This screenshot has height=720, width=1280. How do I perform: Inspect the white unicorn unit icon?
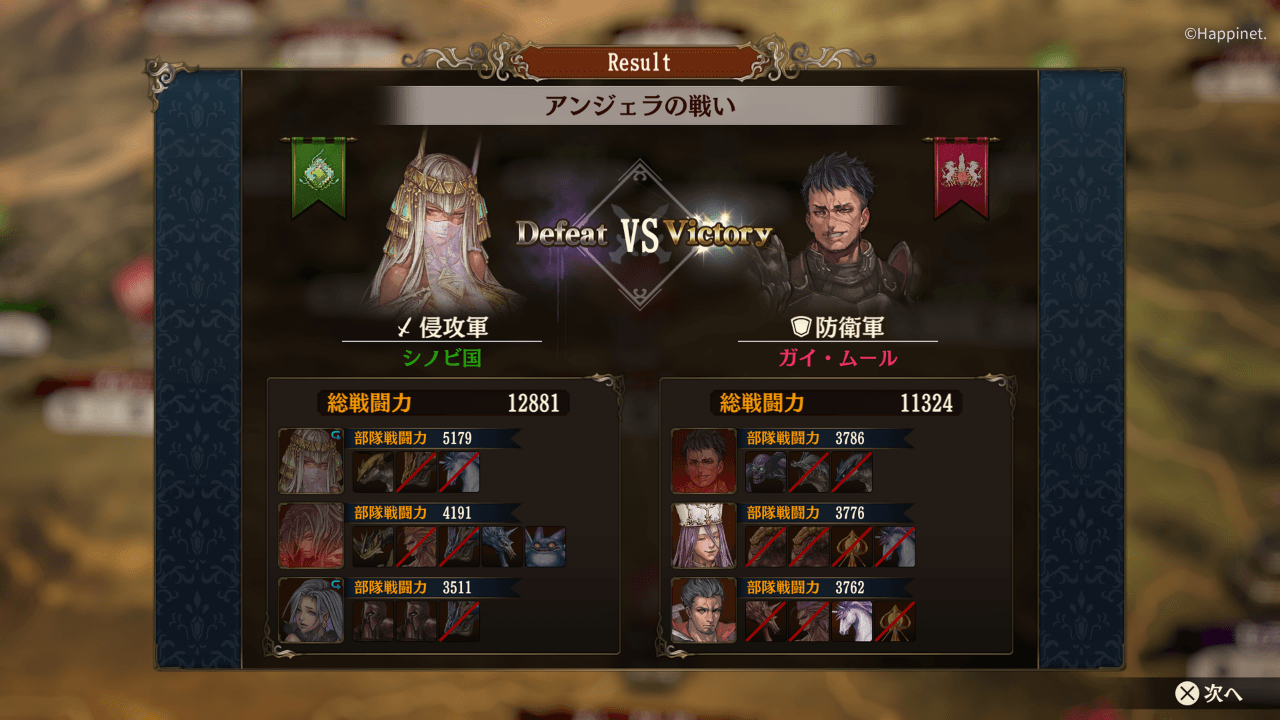(852, 621)
